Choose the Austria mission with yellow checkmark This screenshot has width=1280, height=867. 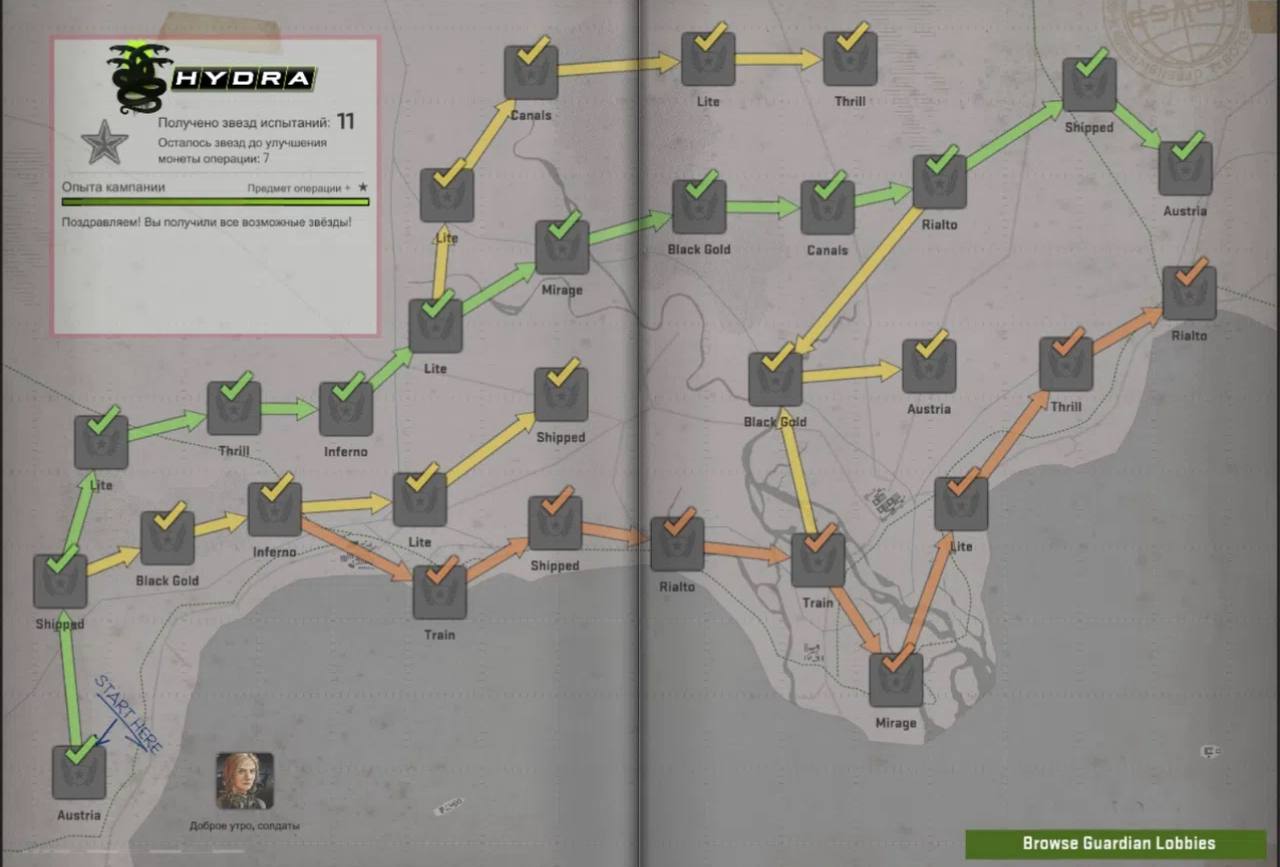tap(929, 366)
